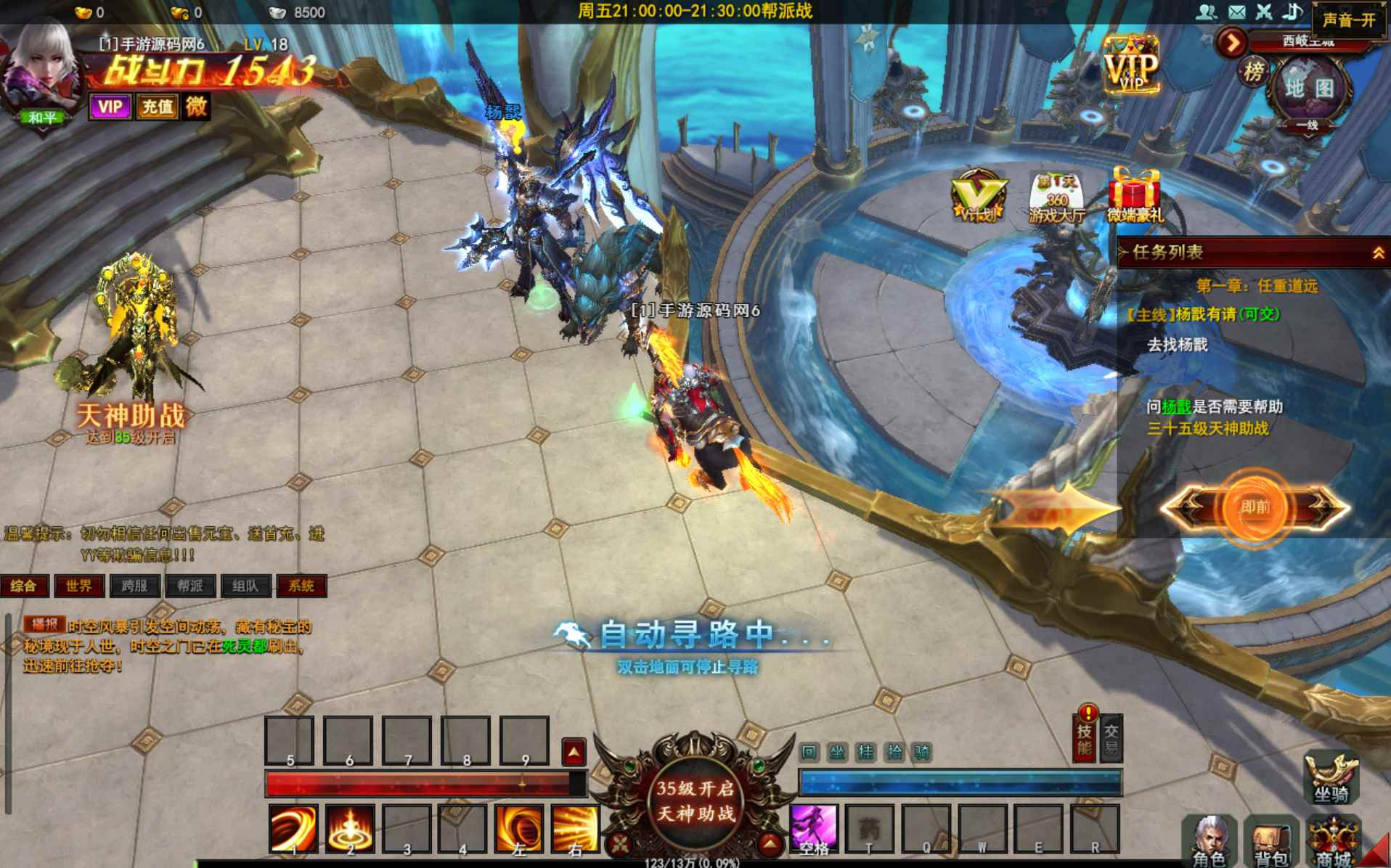Open the 充值 recharge button

pyautogui.click(x=157, y=107)
